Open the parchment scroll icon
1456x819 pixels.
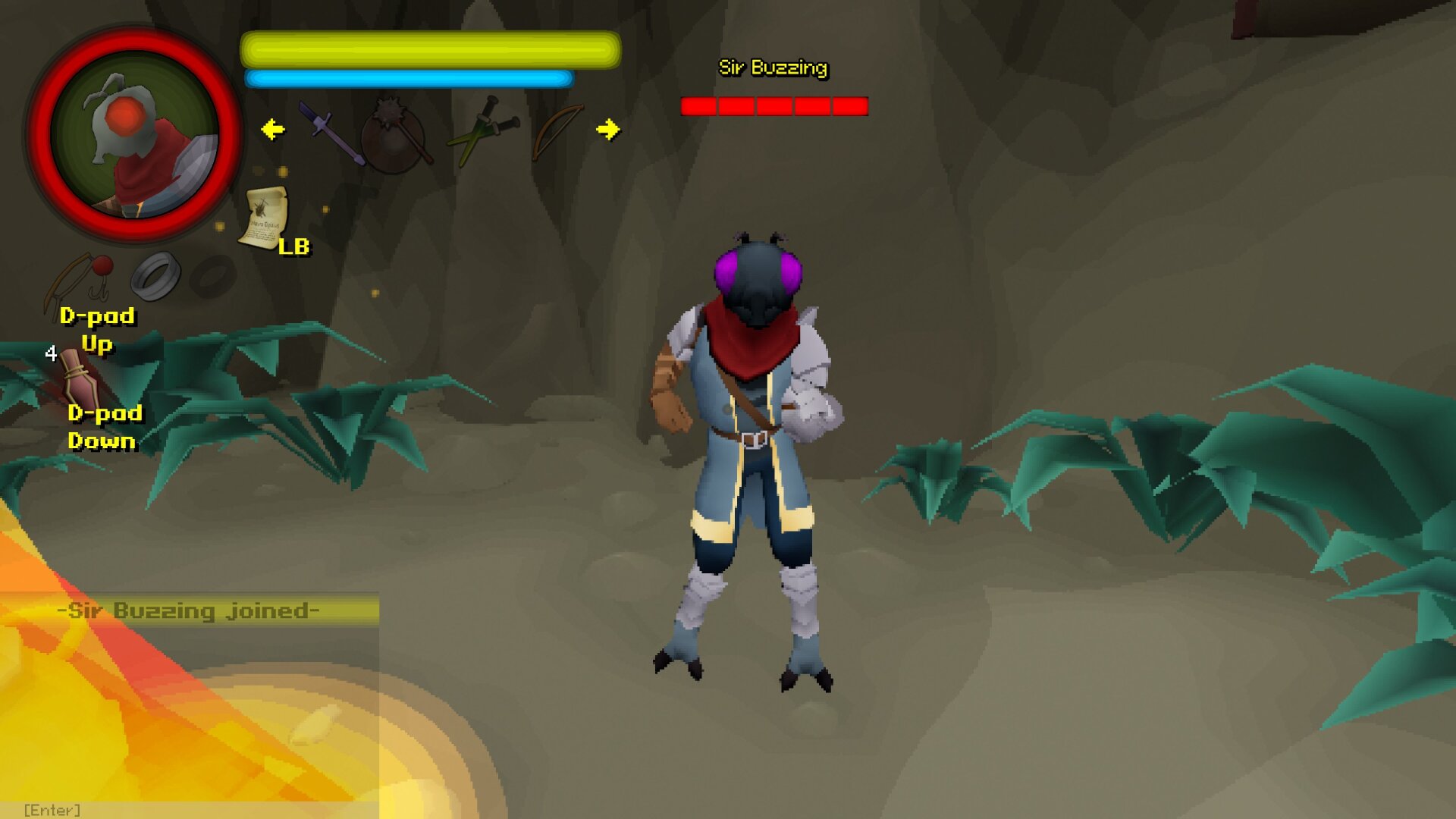point(264,218)
